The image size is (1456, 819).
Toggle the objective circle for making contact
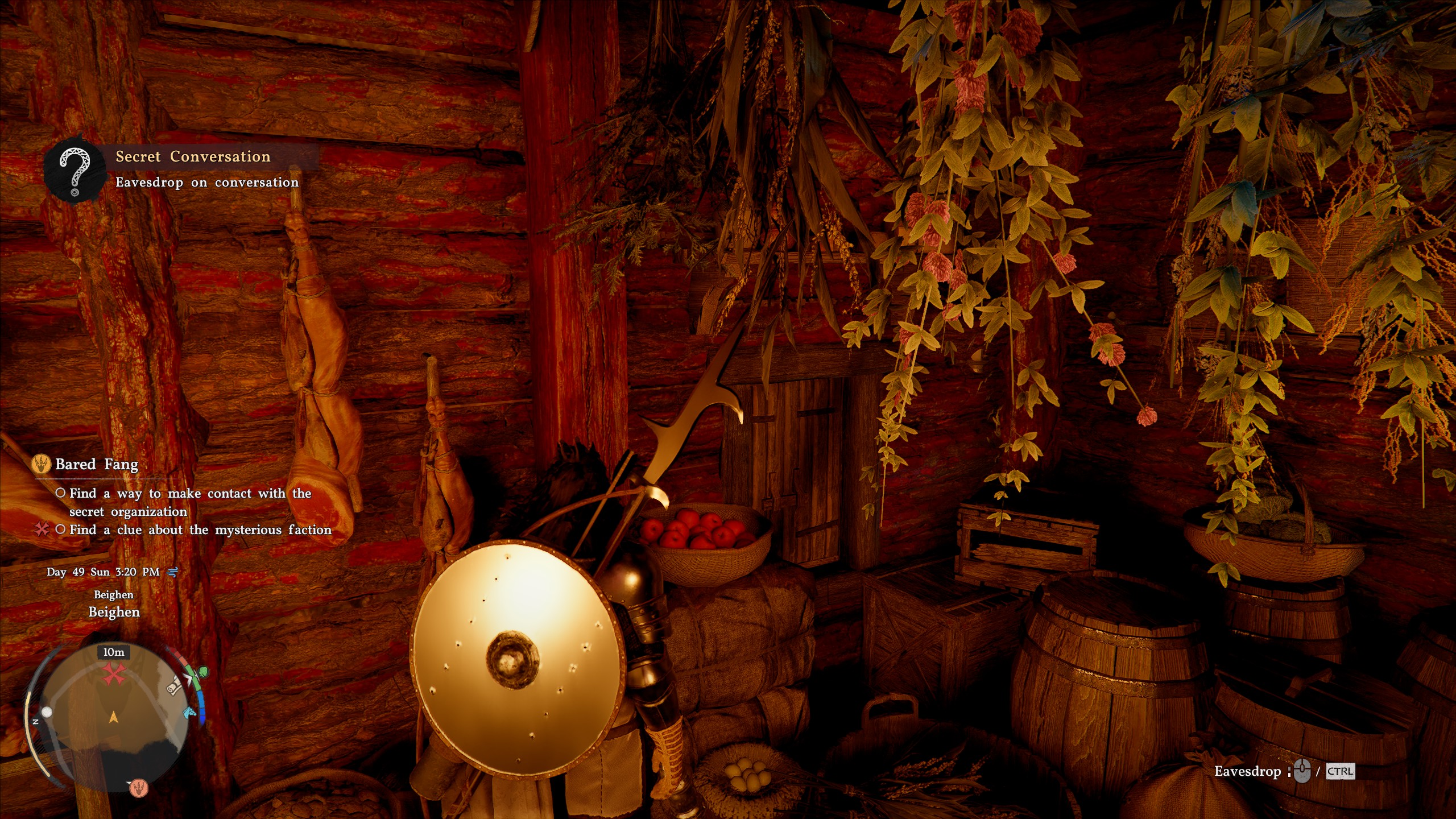[x=61, y=494]
